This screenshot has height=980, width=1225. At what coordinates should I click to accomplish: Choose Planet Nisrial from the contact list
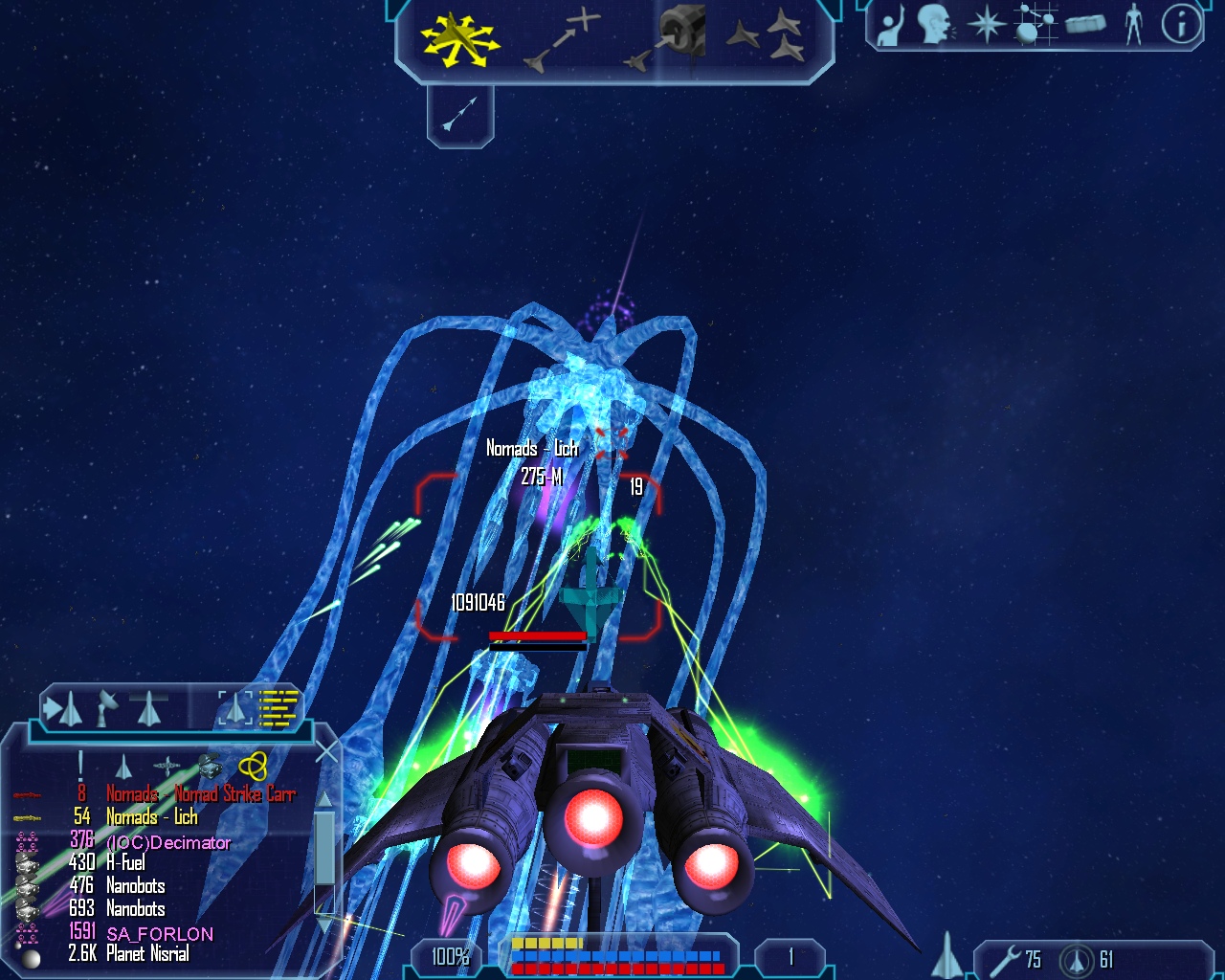click(147, 954)
